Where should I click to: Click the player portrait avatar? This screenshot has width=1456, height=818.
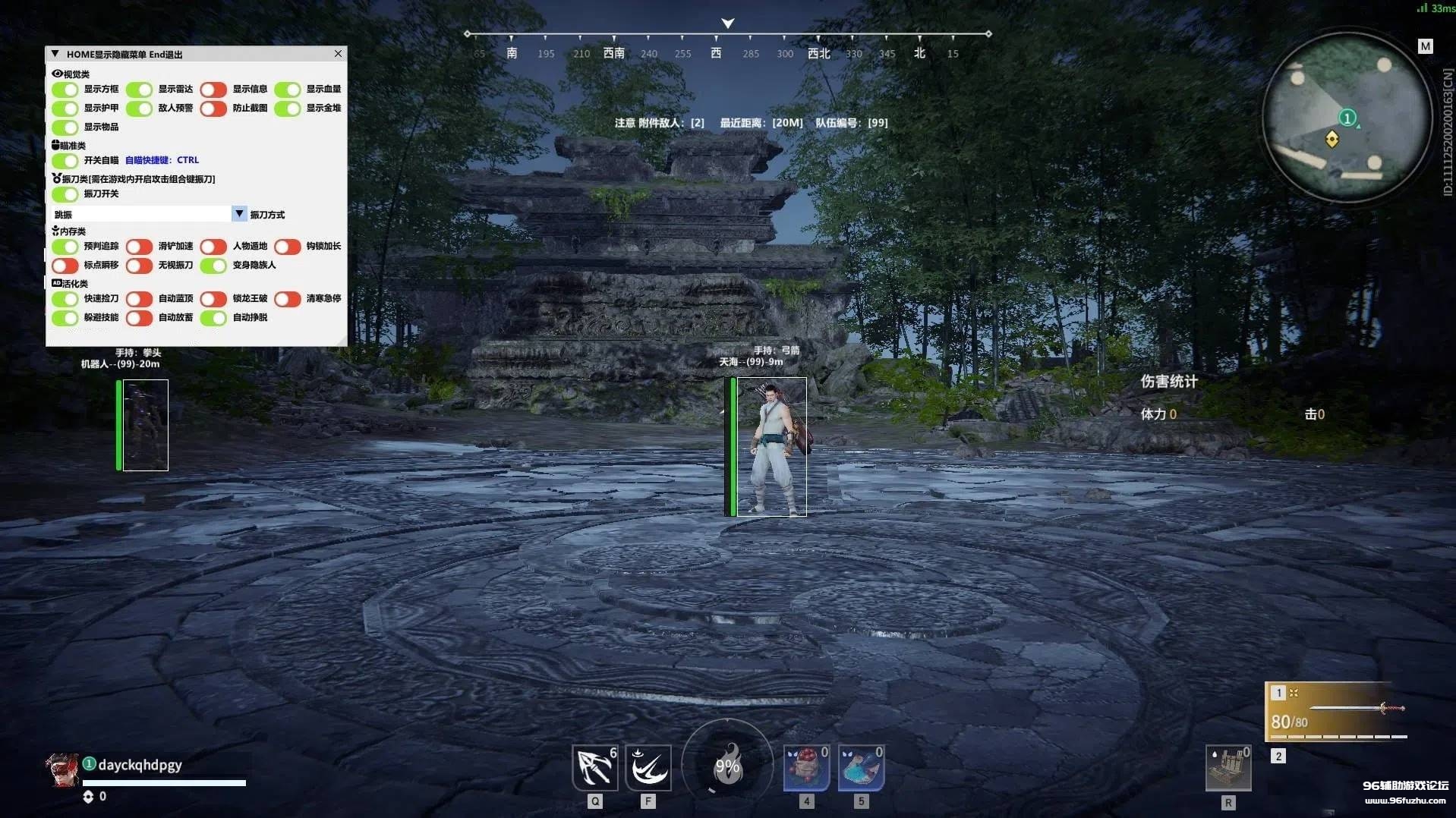pos(62,769)
